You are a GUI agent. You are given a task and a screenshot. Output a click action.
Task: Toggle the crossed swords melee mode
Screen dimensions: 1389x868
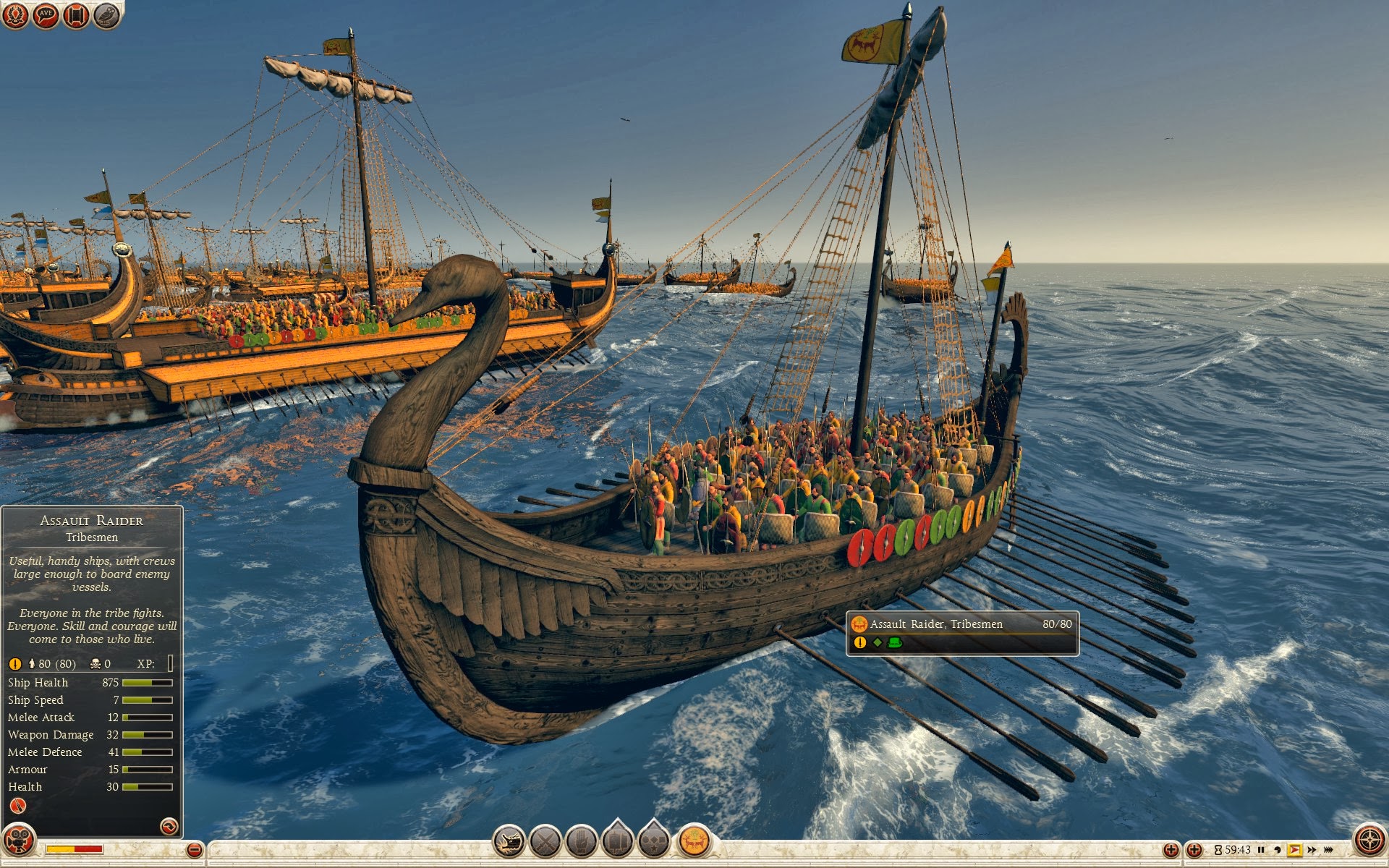(545, 841)
